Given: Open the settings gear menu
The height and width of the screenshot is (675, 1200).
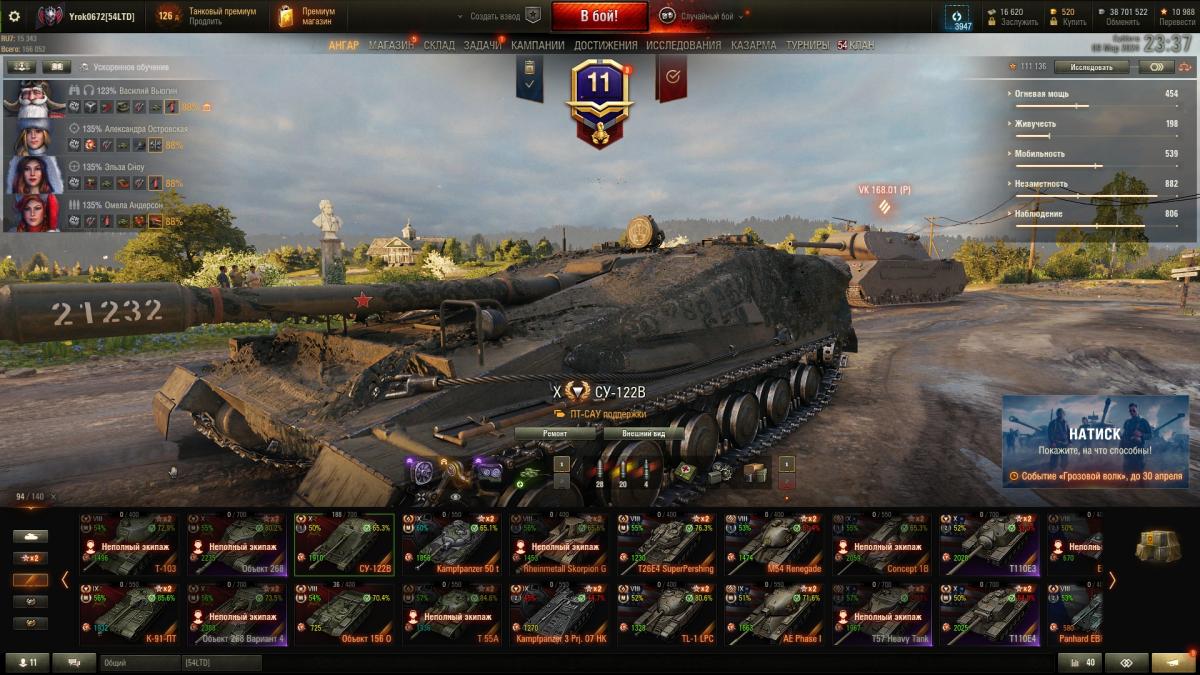Looking at the screenshot, I should tap(14, 16).
